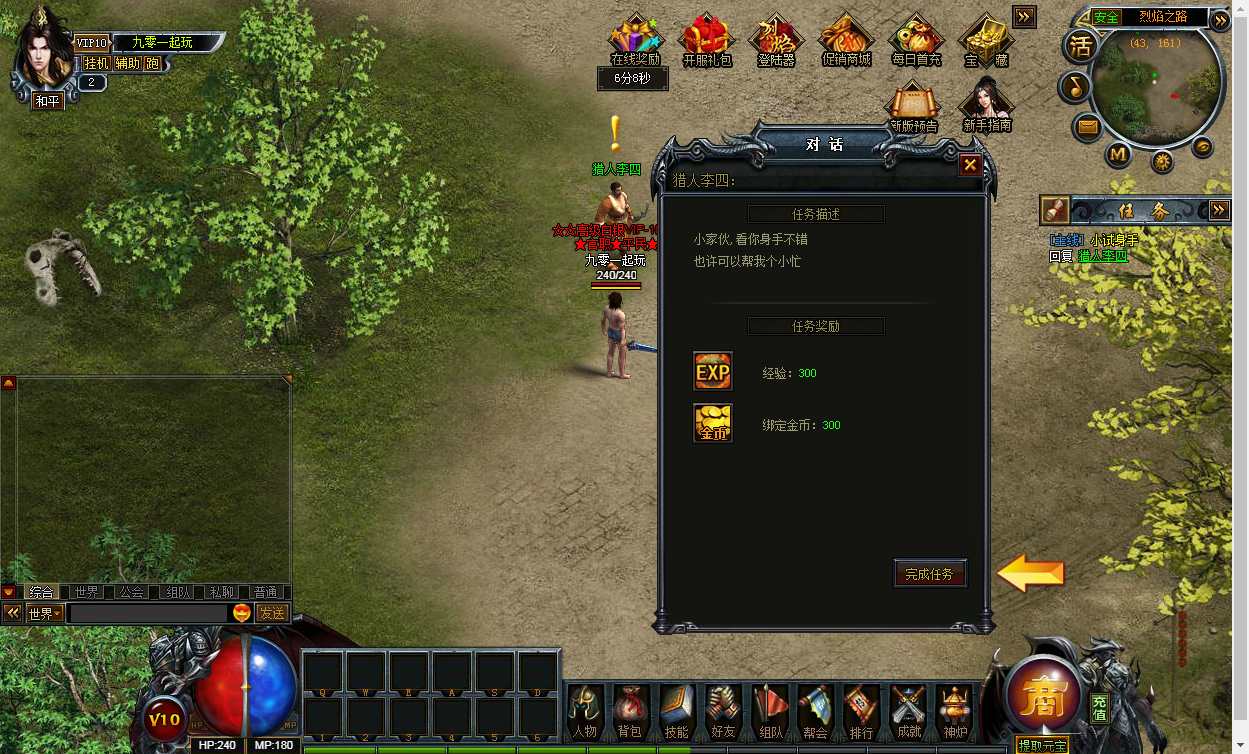Click the round M map button
1249x754 pixels.
pyautogui.click(x=1118, y=155)
